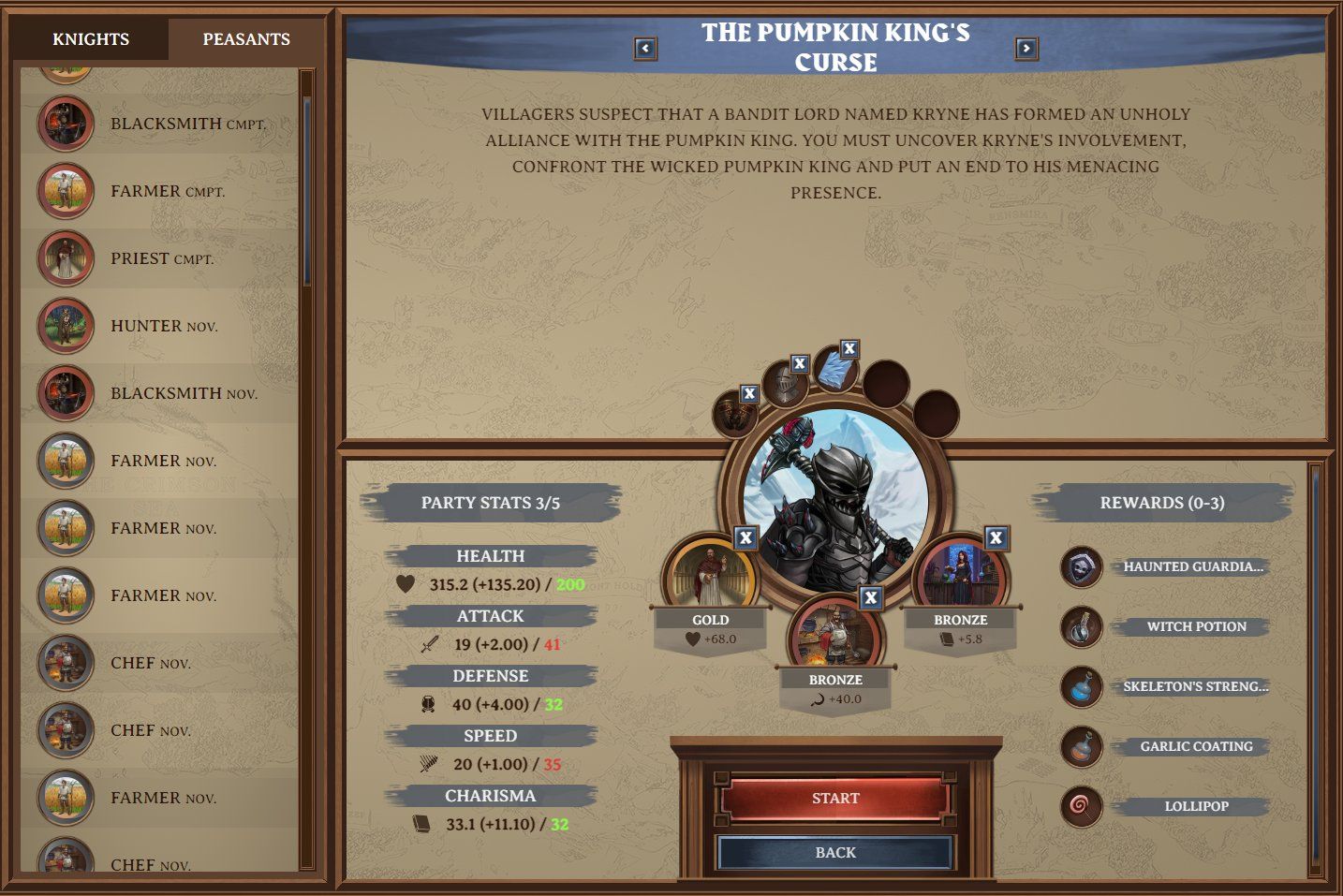Remove the Gold priest from the party

(745, 537)
